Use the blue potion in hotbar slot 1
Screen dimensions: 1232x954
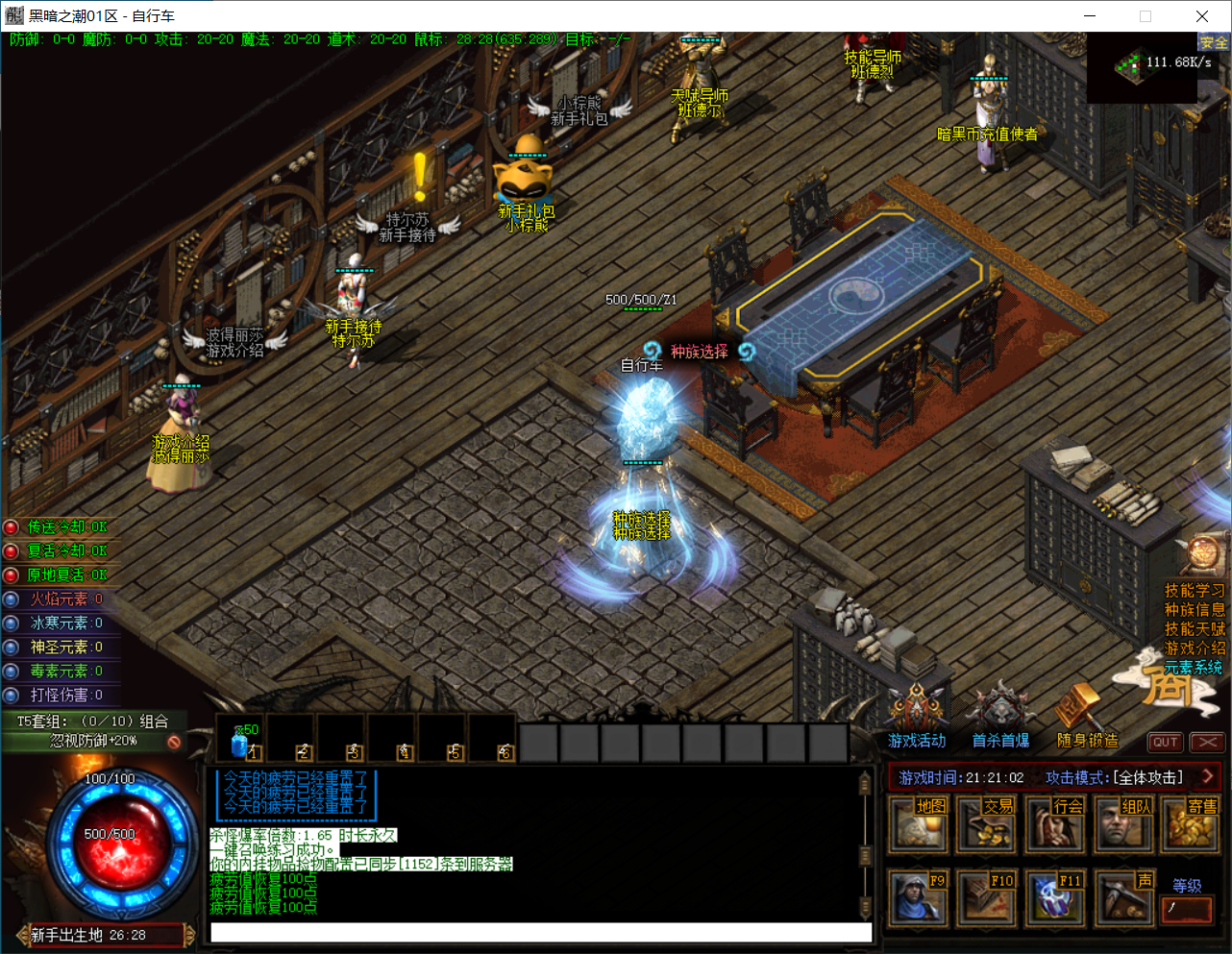pyautogui.click(x=240, y=741)
